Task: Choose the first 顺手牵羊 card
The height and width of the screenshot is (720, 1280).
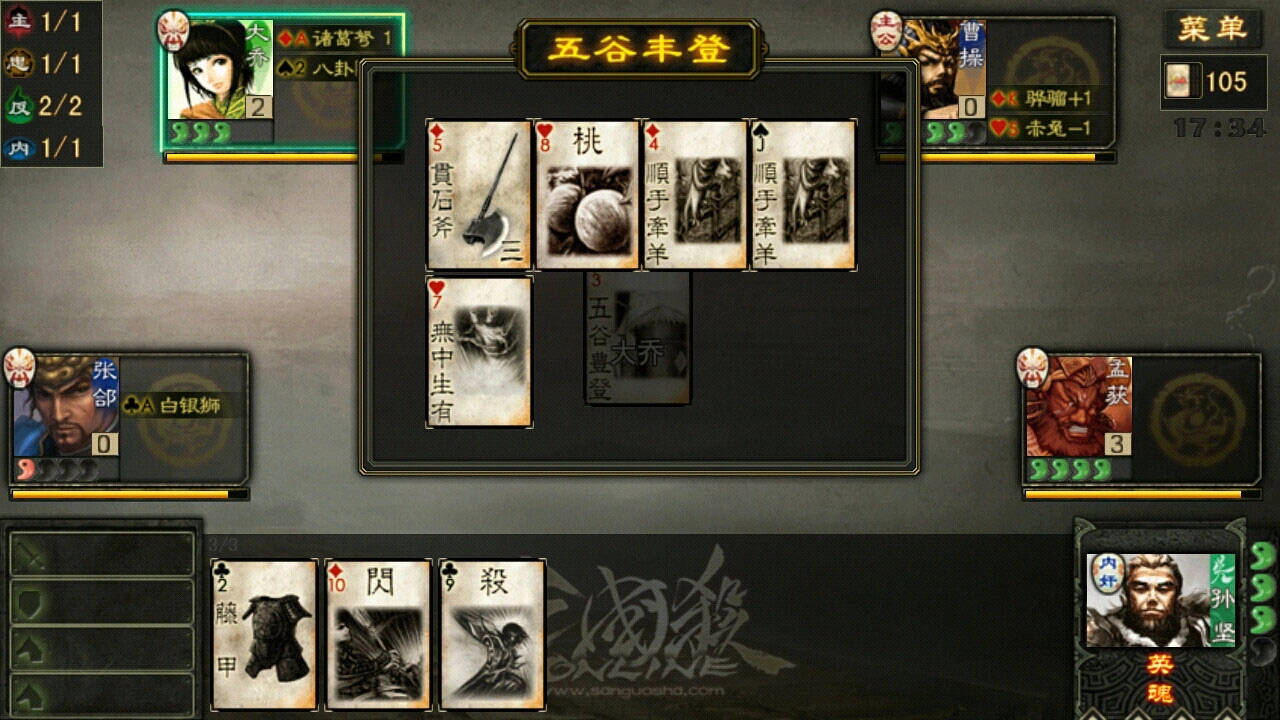Action: point(692,195)
